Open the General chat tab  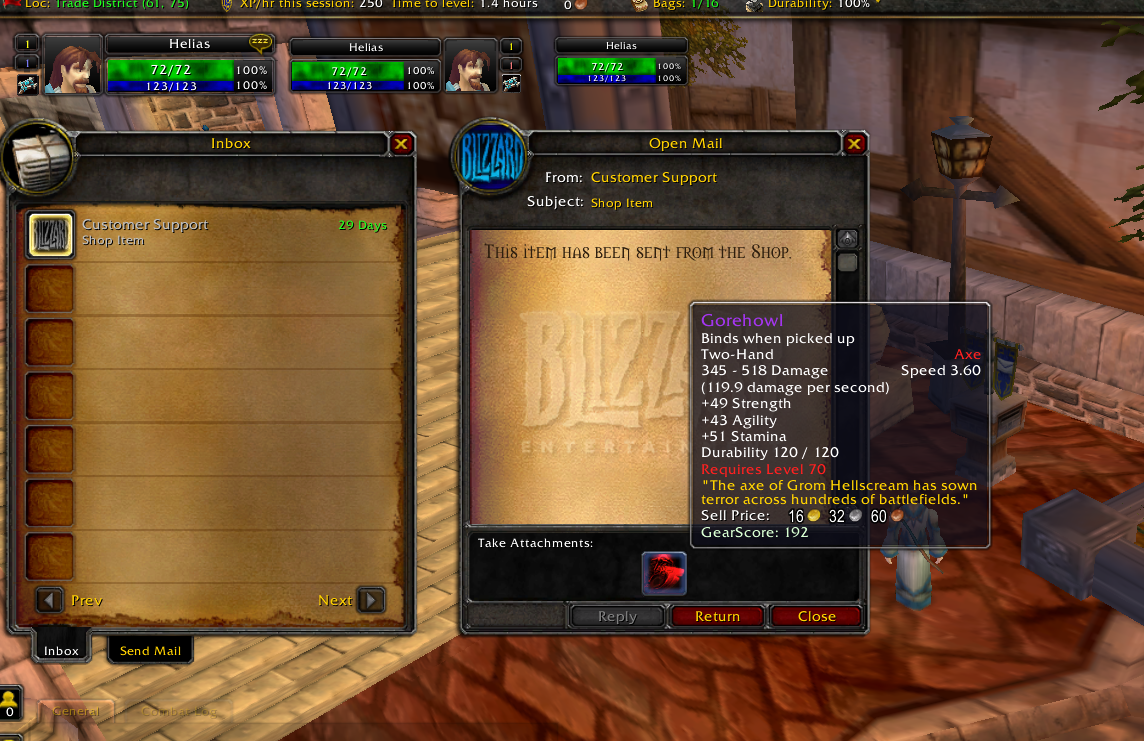point(77,712)
